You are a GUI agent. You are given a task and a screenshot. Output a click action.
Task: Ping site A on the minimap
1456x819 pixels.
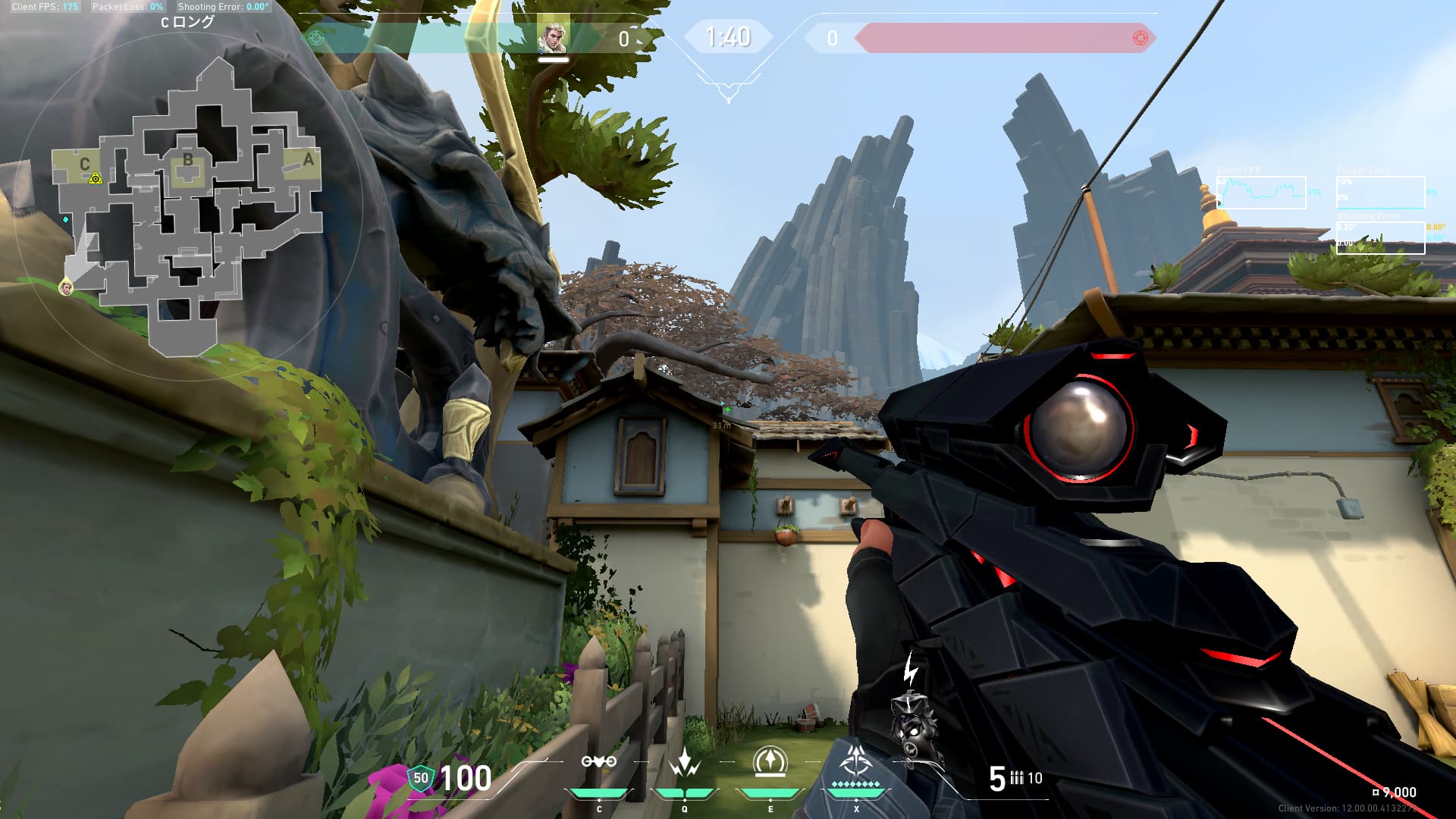(x=308, y=160)
